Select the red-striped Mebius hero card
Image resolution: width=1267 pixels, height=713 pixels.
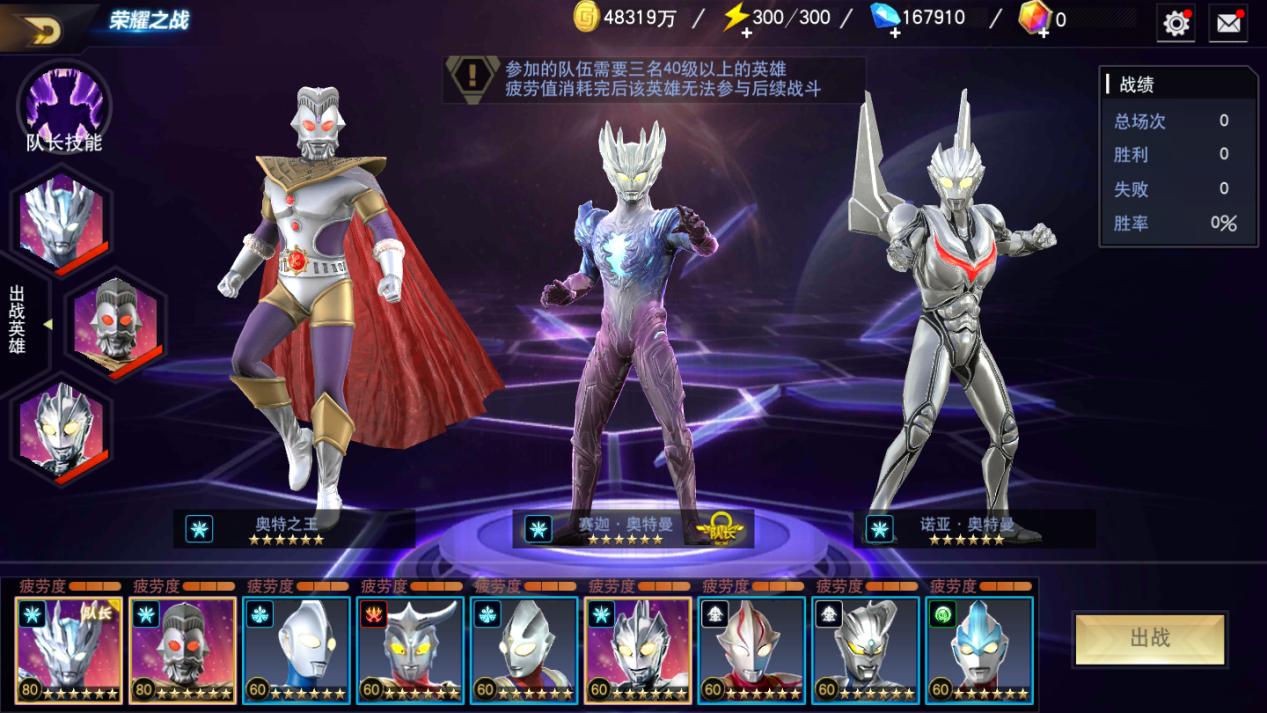(x=752, y=650)
